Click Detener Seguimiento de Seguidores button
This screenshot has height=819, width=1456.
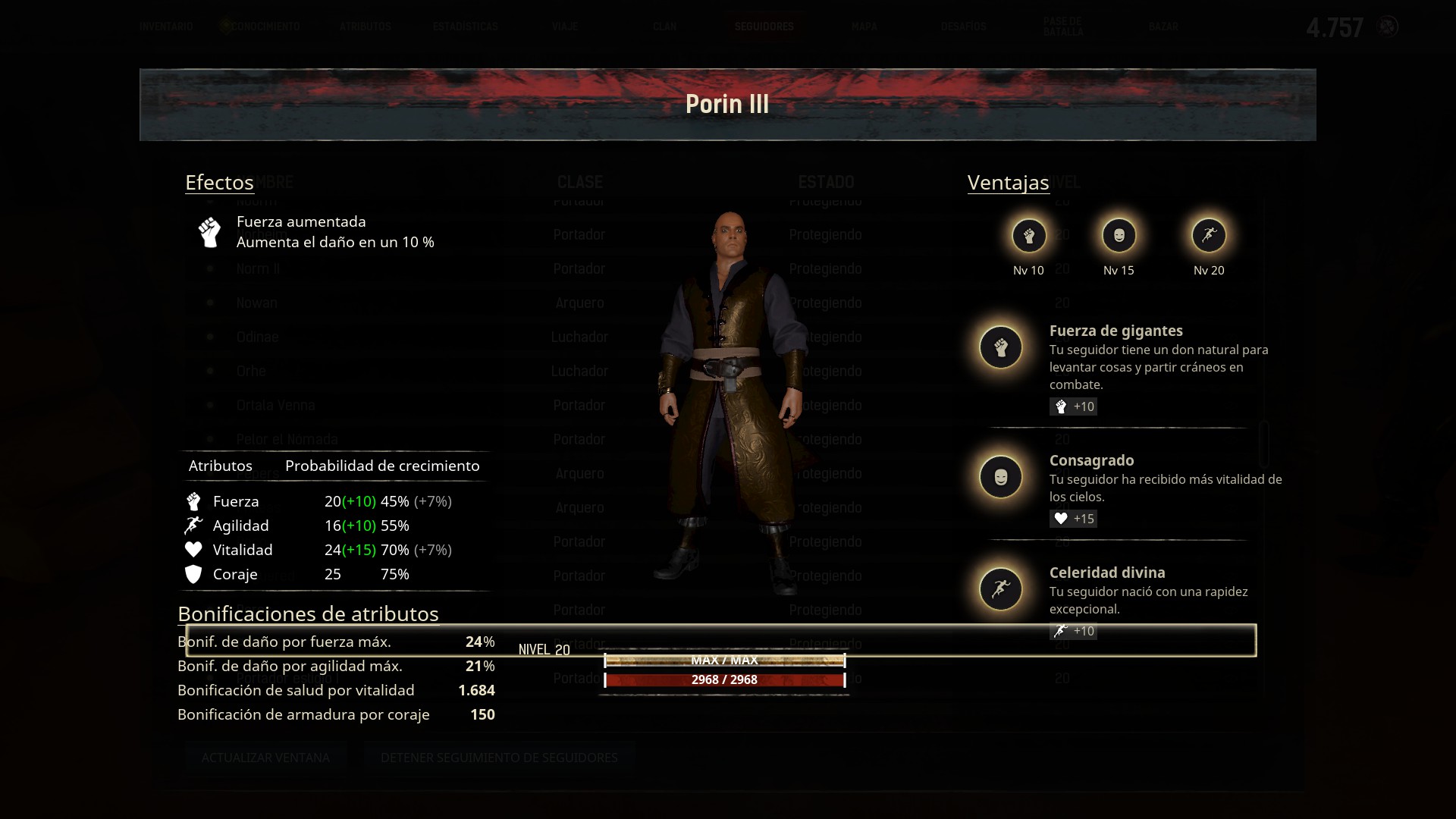coord(499,758)
